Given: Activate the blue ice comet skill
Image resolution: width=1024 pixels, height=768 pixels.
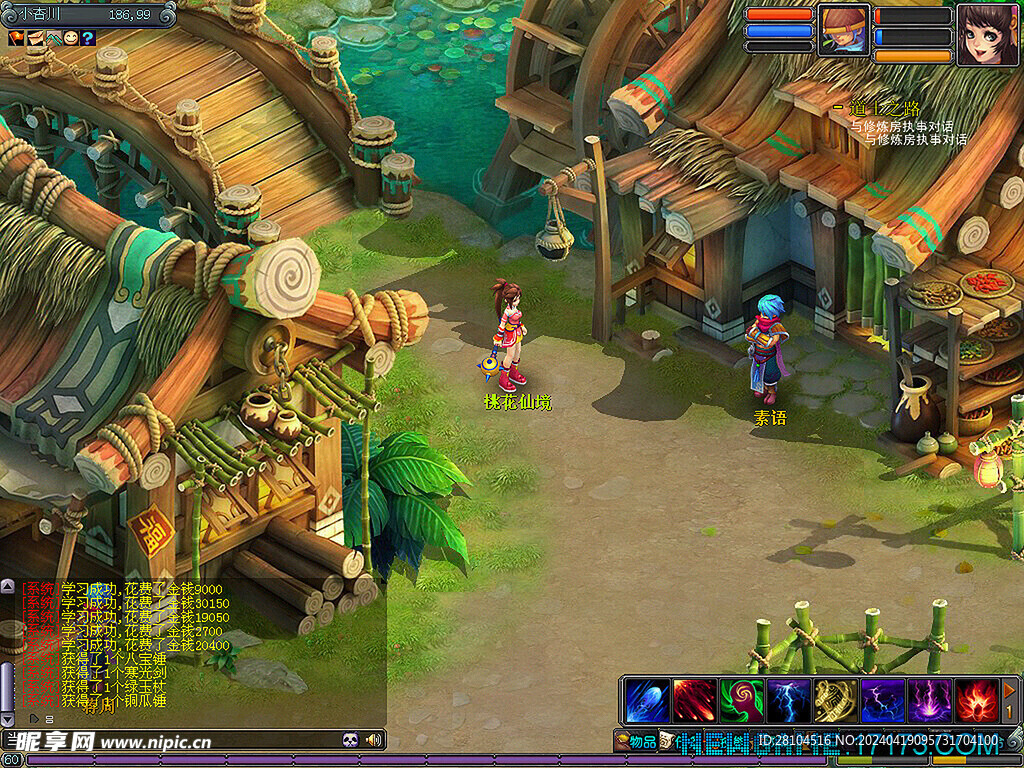Looking at the screenshot, I should (647, 700).
